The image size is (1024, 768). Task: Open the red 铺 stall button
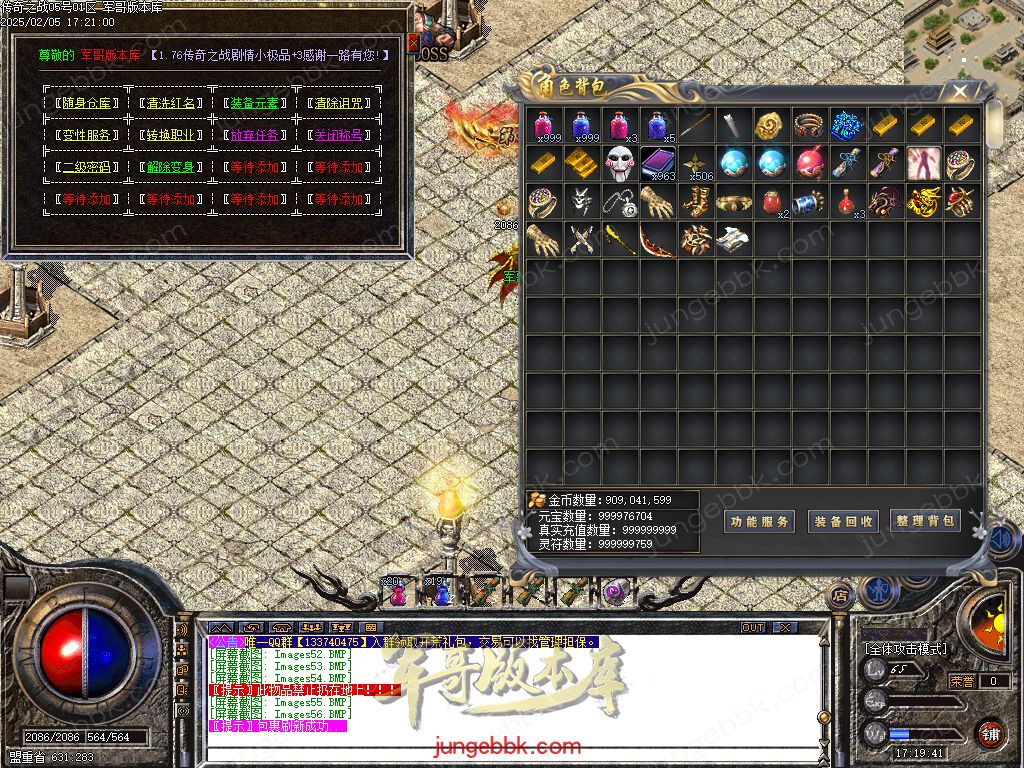click(x=990, y=732)
